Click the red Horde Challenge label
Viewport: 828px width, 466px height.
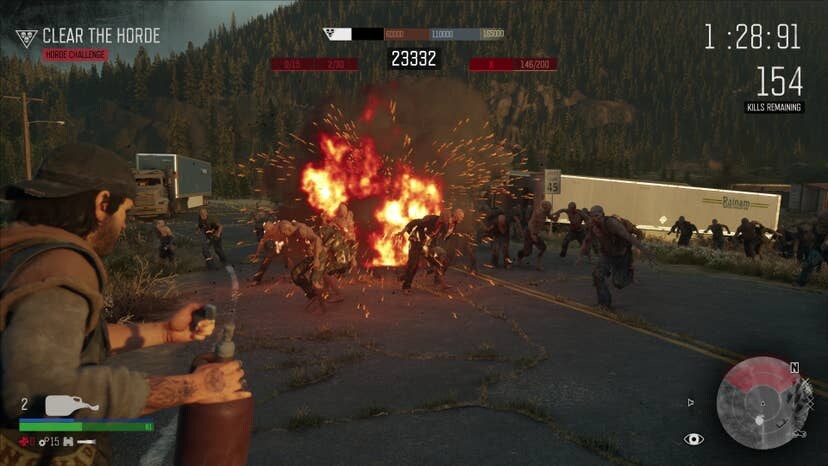pyautogui.click(x=75, y=55)
